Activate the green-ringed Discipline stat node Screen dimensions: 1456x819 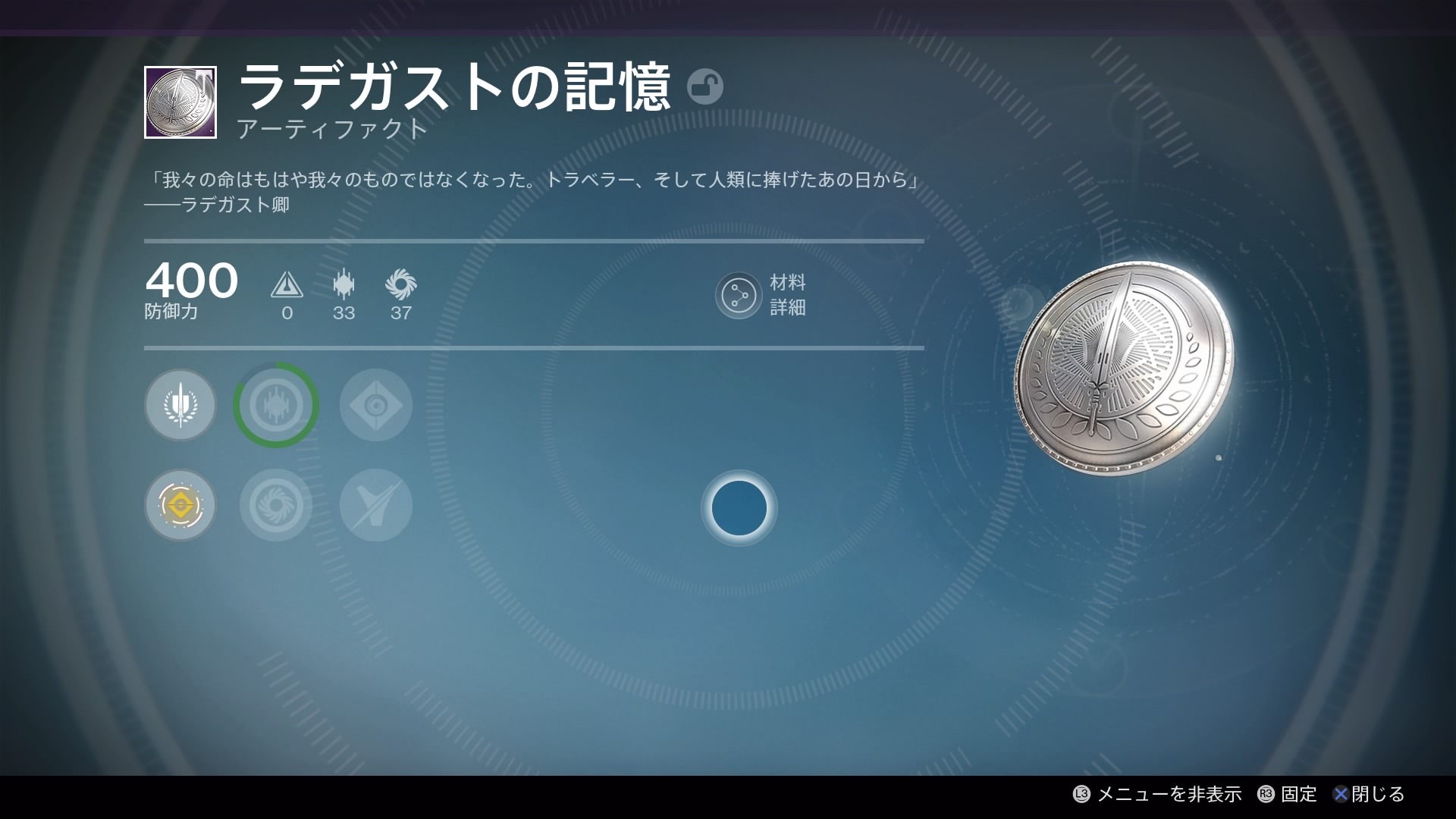click(x=276, y=405)
